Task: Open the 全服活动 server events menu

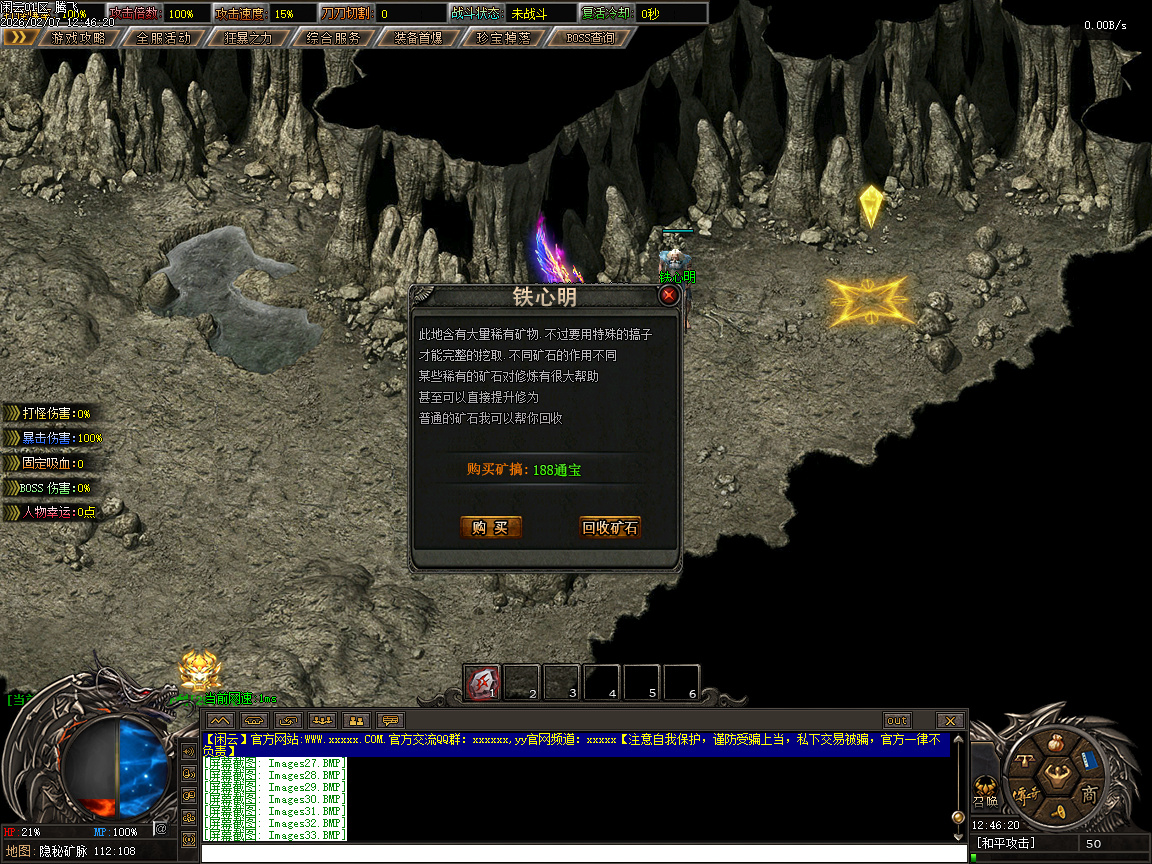Action: point(163,38)
